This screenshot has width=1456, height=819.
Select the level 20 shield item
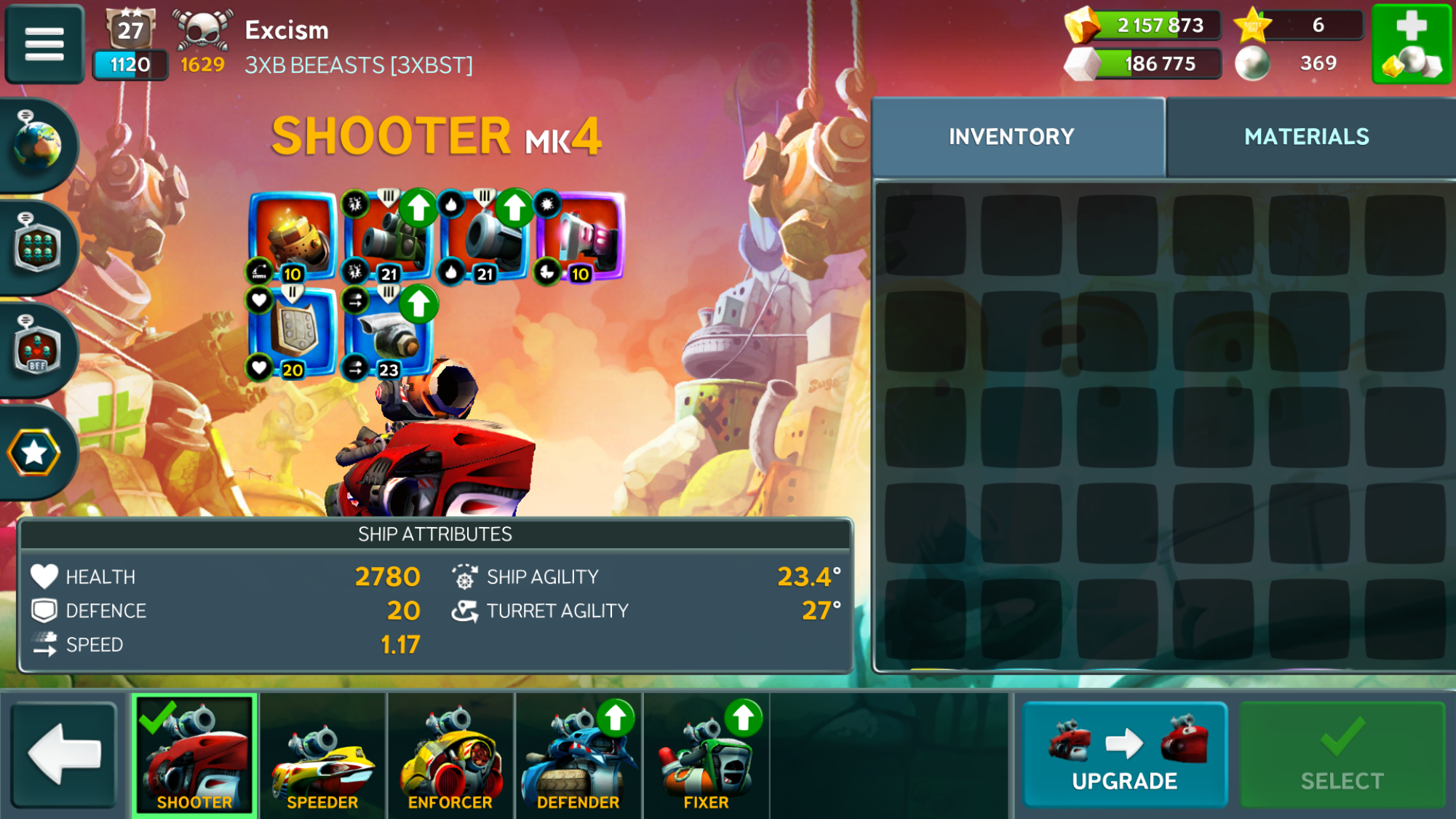293,333
